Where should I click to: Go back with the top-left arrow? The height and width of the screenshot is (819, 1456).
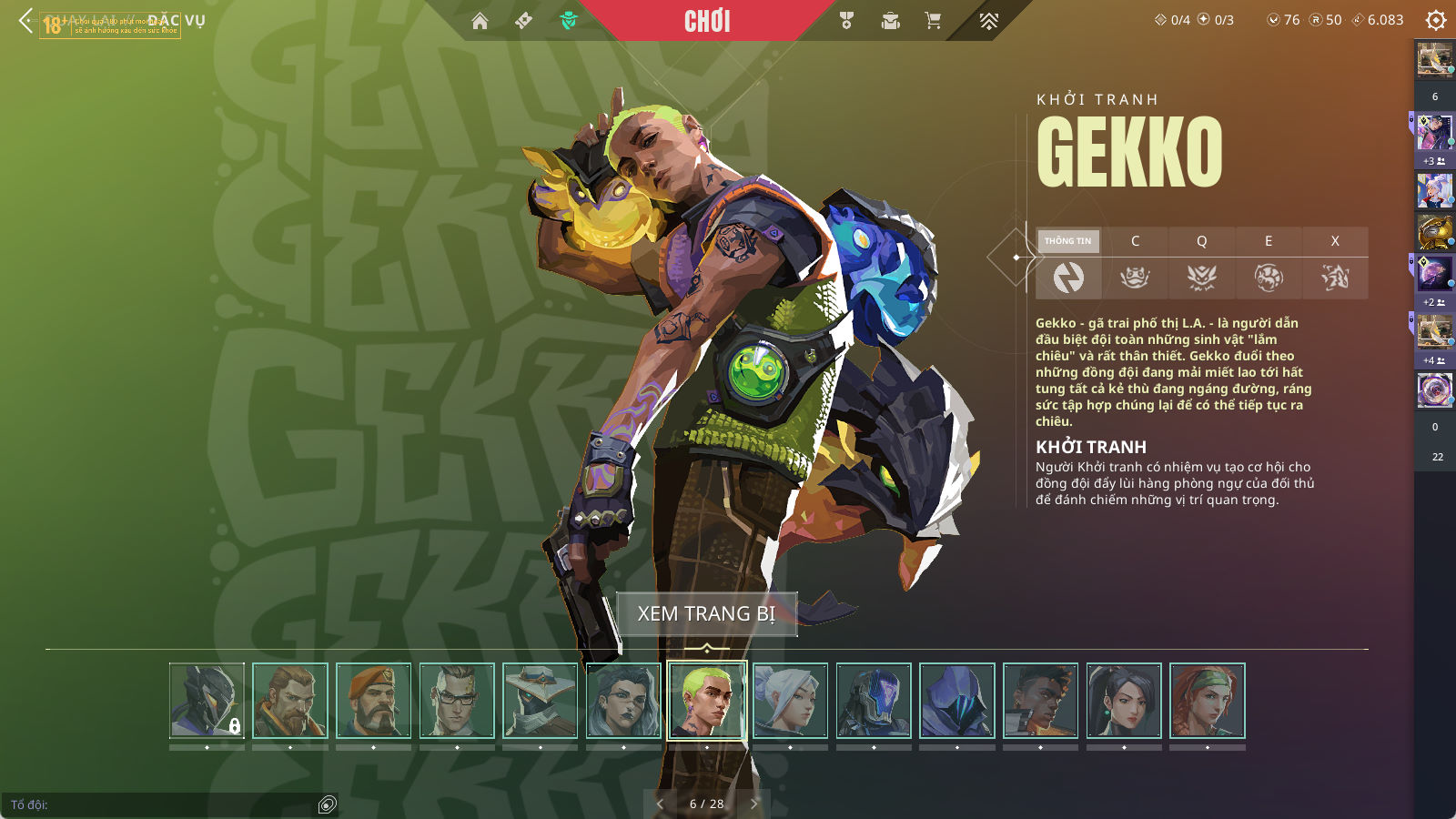click(x=25, y=20)
